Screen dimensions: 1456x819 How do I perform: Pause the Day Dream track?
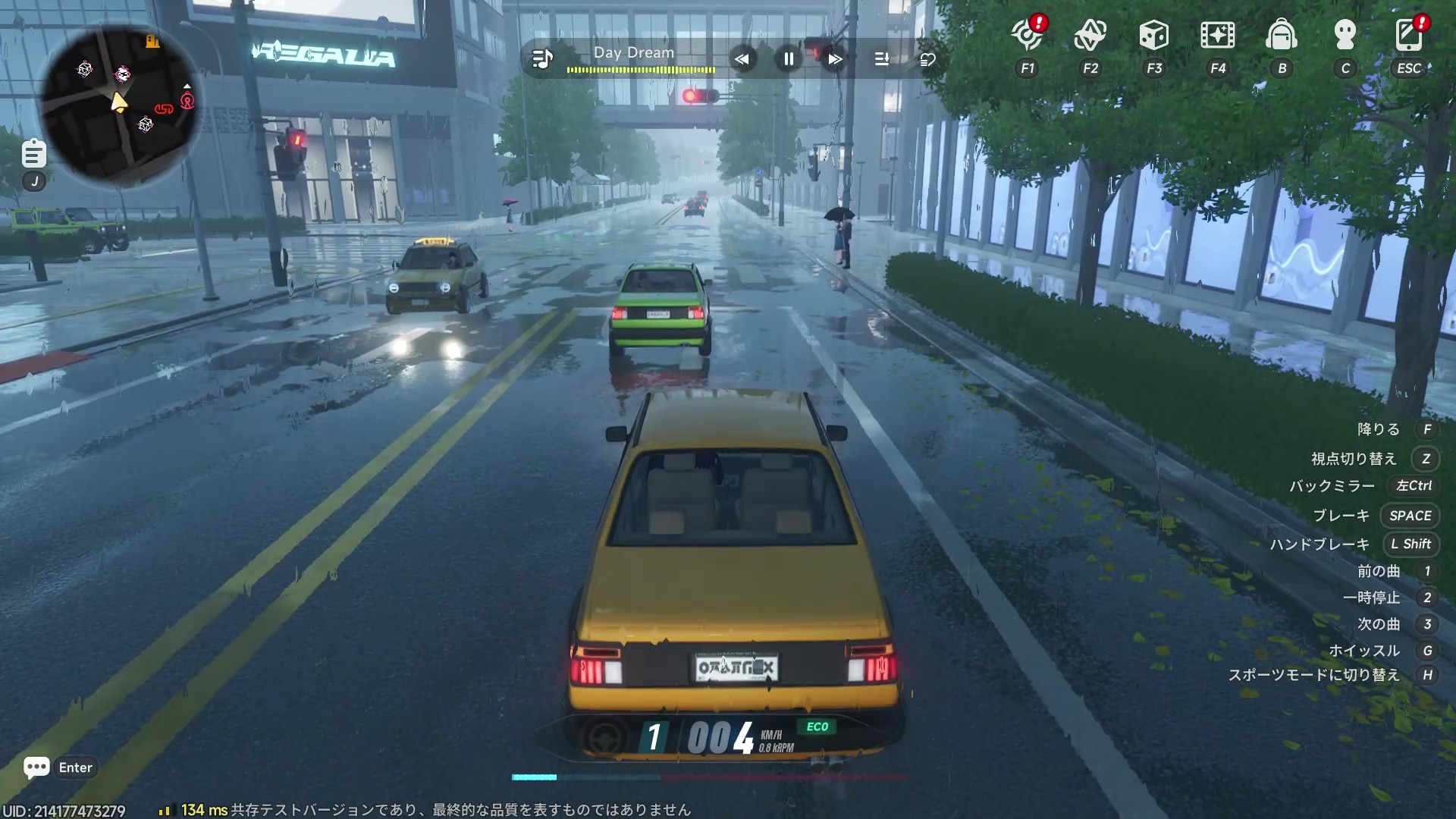click(789, 58)
